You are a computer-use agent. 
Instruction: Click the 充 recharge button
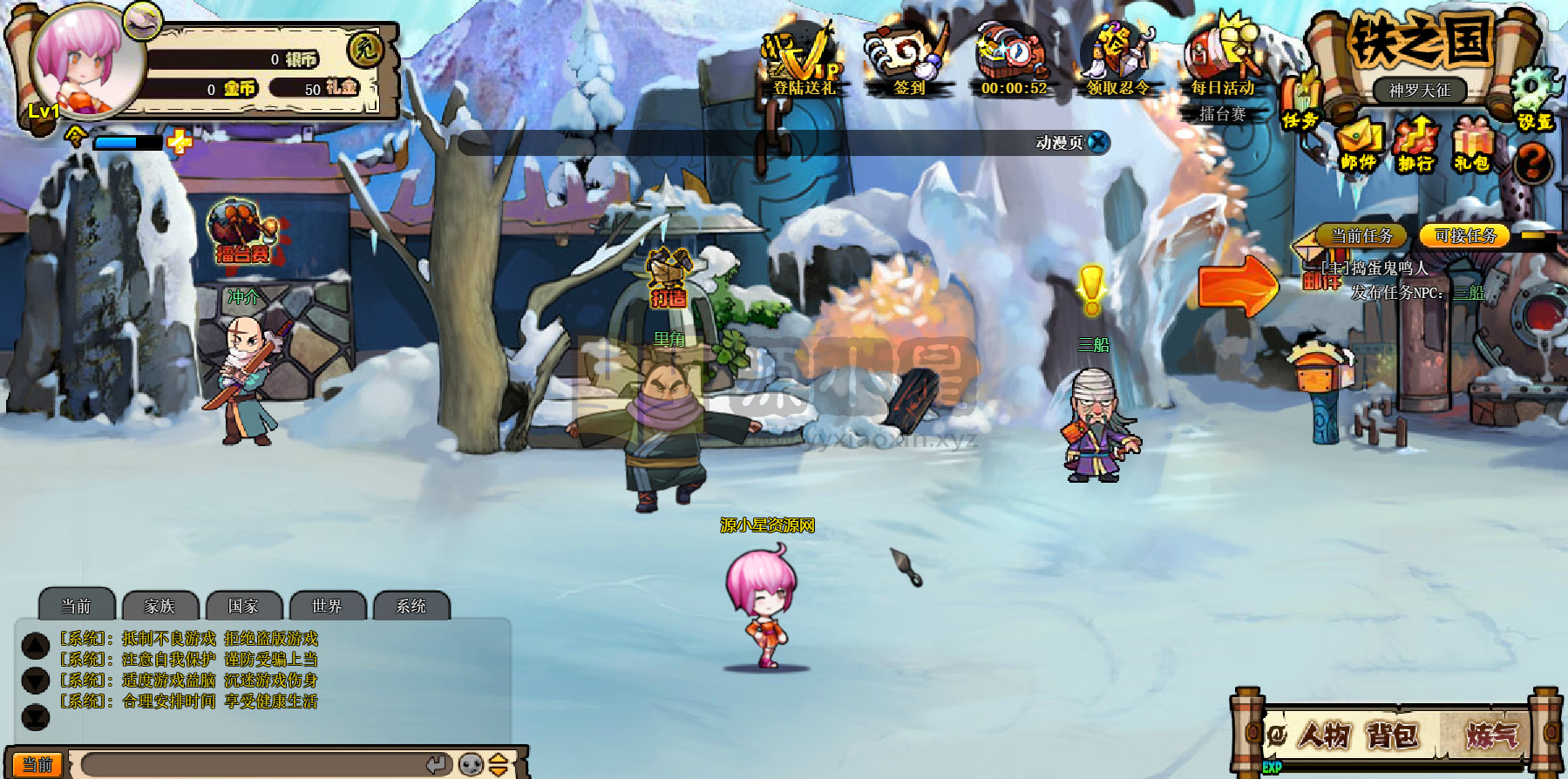[x=364, y=50]
